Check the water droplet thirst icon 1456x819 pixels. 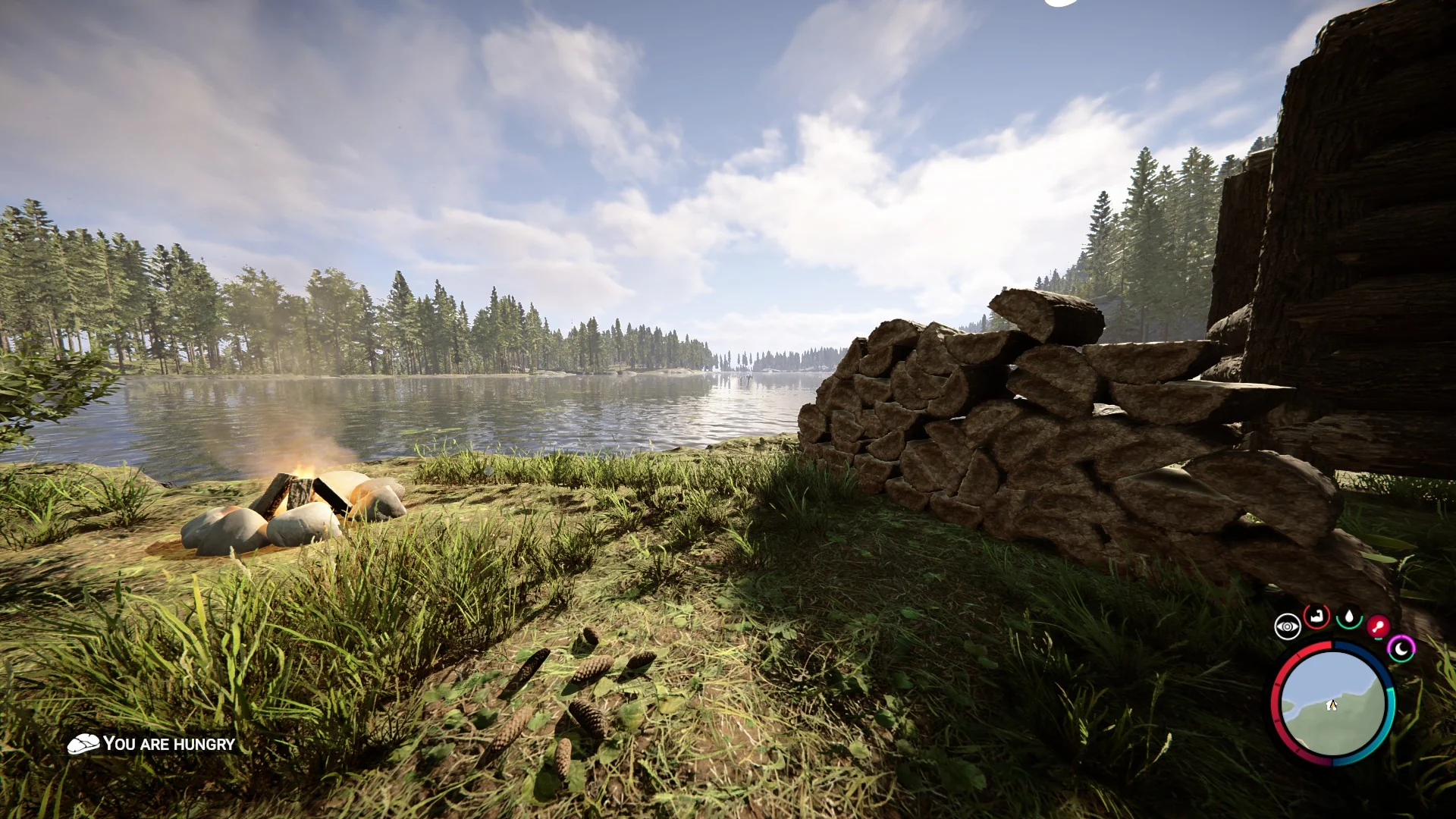[x=1349, y=617]
